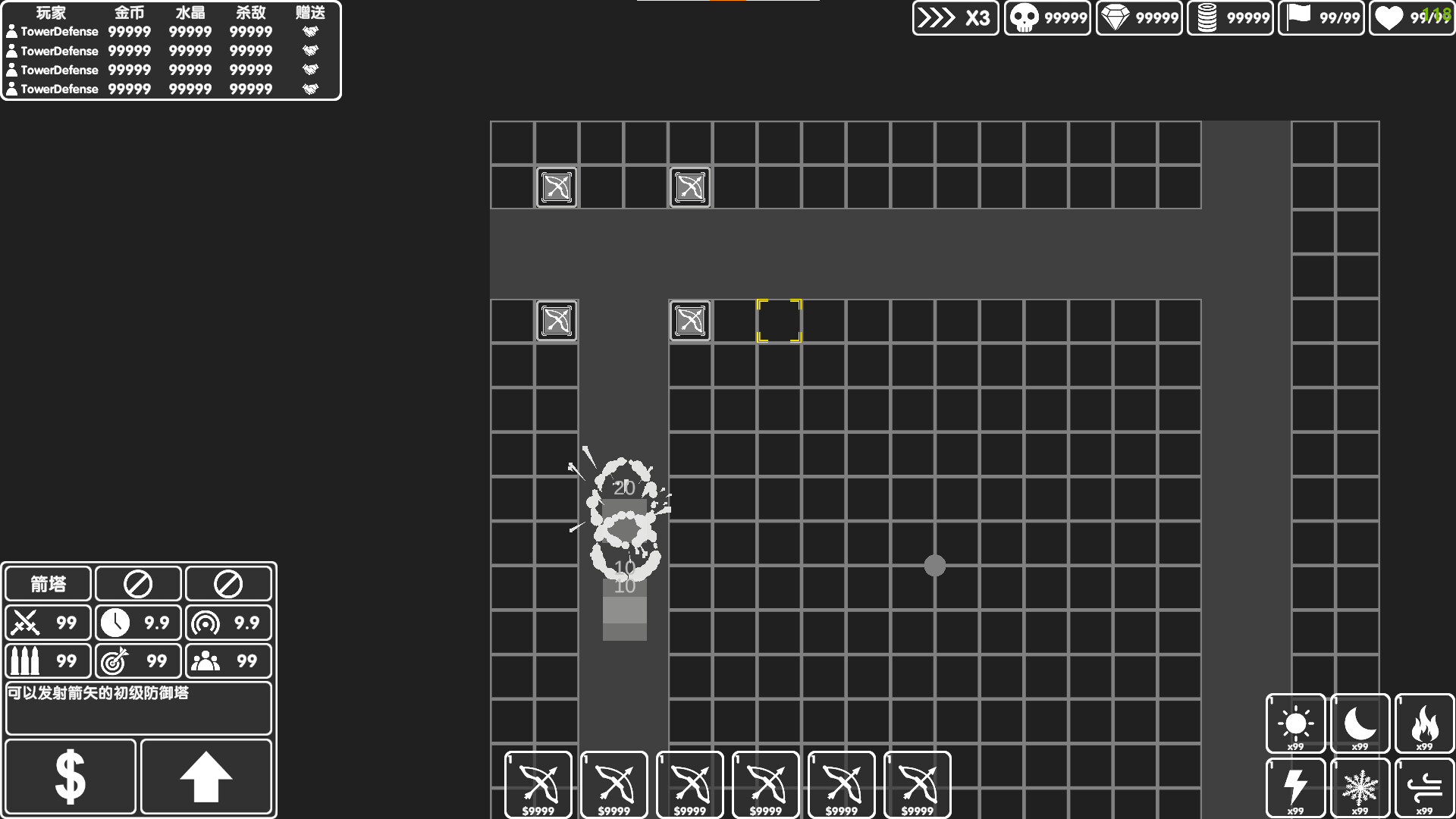Select the second disabled tower slot
This screenshot has width=1456, height=819.
[x=227, y=583]
